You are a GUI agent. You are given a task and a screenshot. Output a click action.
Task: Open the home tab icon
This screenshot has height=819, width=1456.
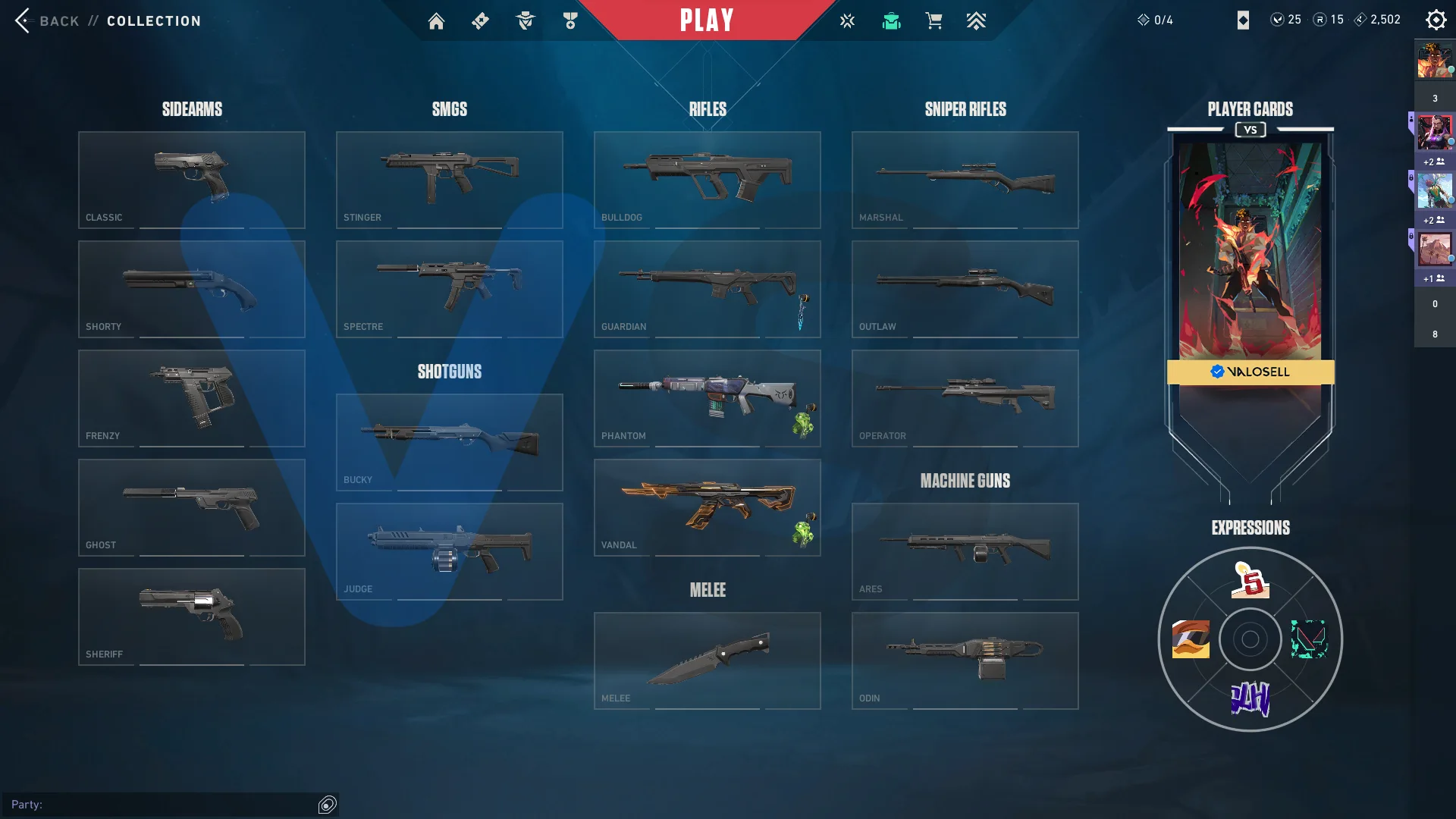pyautogui.click(x=436, y=21)
